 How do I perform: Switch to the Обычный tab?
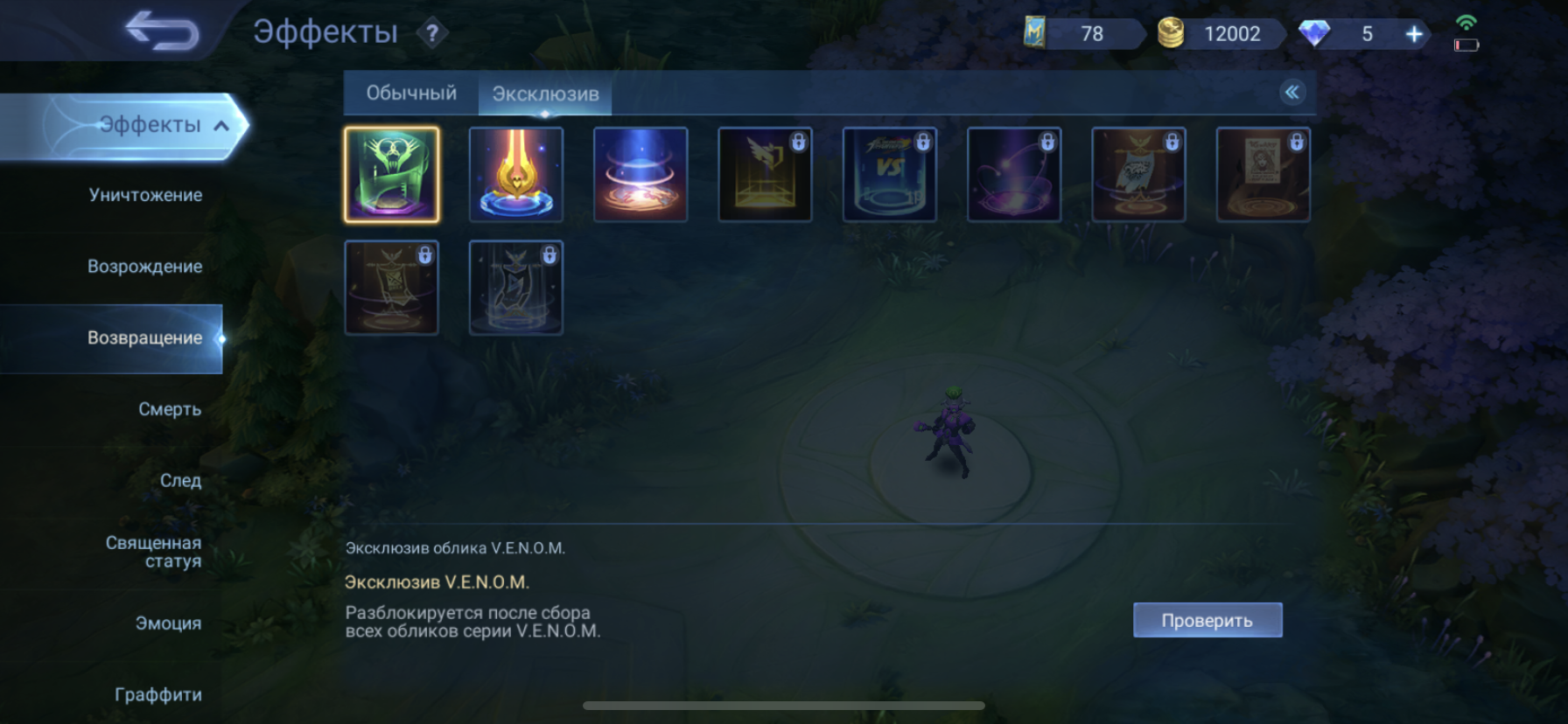tap(411, 93)
